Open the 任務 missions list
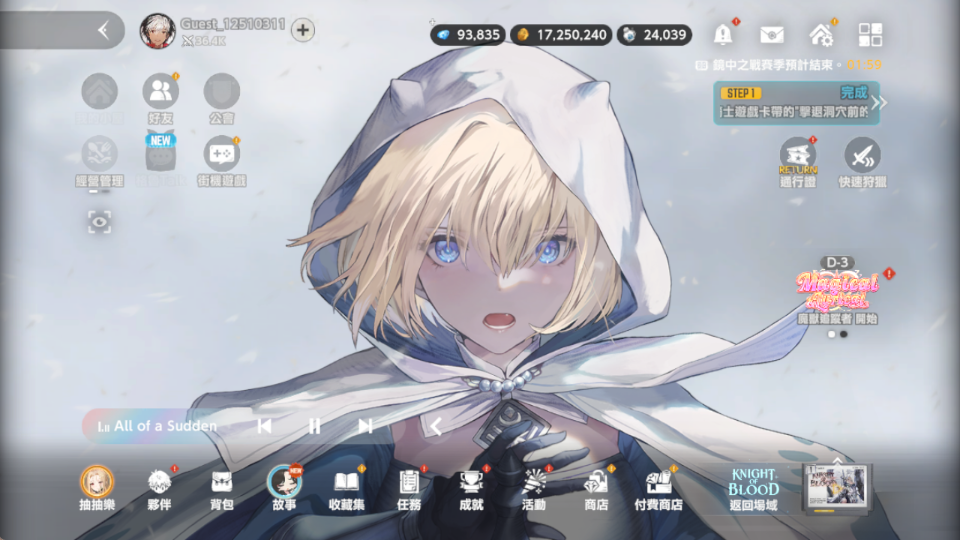960x540 pixels. pos(409,485)
